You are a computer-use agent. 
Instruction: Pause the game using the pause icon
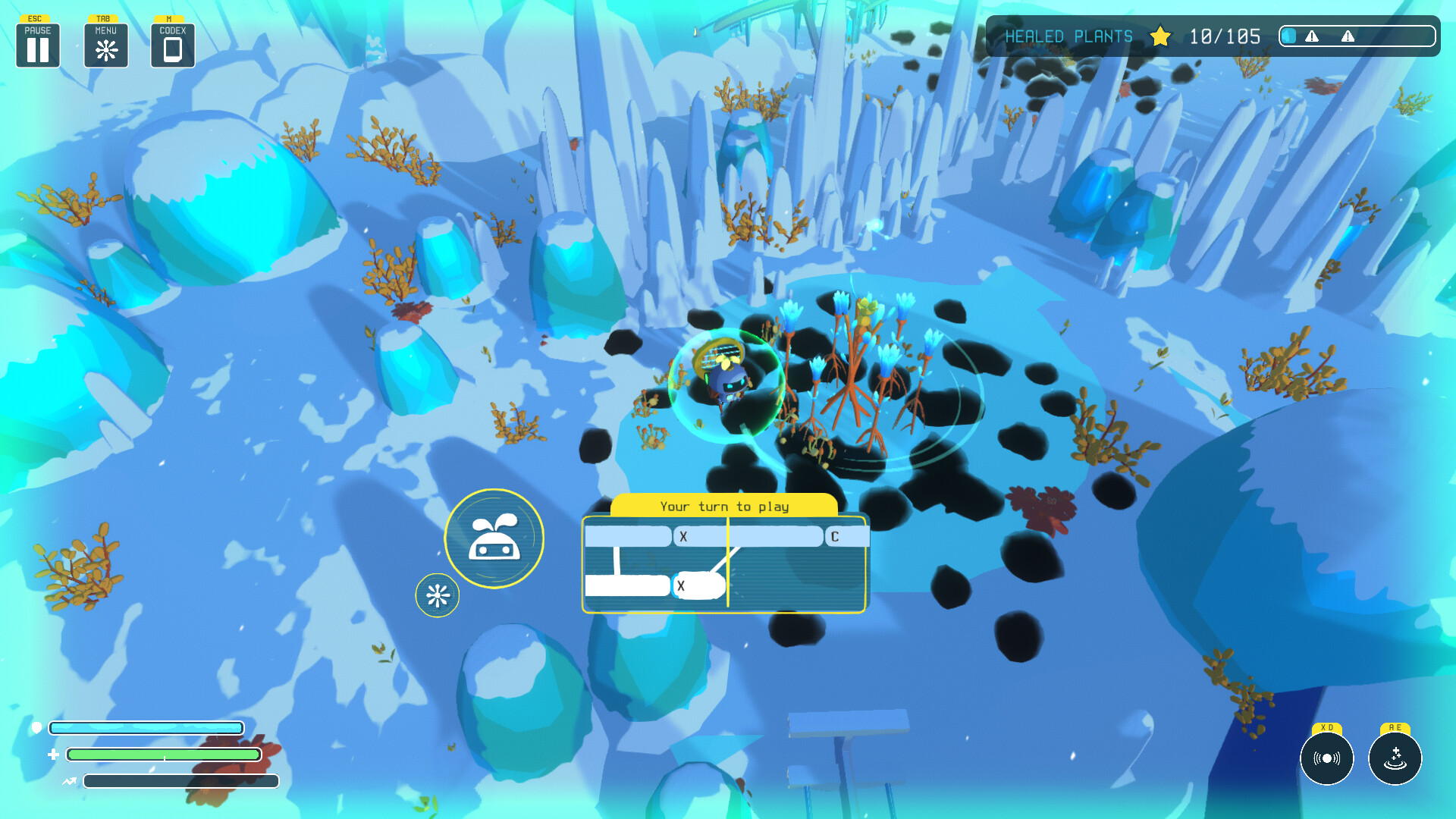pos(37,45)
